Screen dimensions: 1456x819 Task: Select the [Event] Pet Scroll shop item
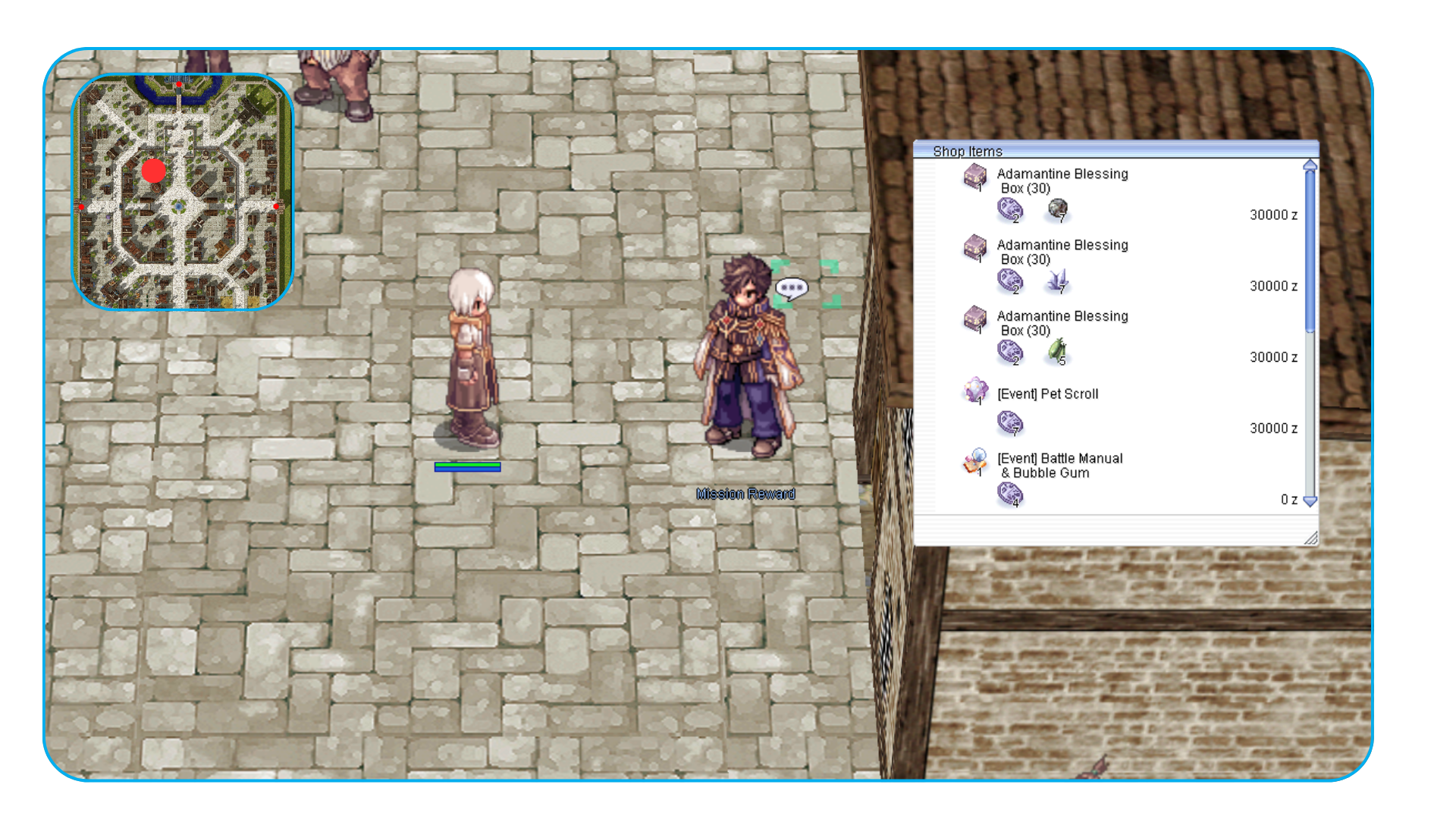point(1047,394)
